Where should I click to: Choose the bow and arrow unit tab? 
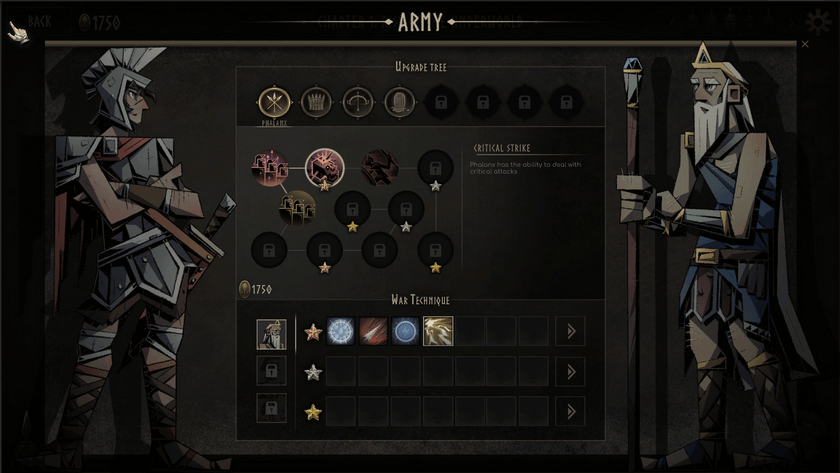(x=358, y=102)
